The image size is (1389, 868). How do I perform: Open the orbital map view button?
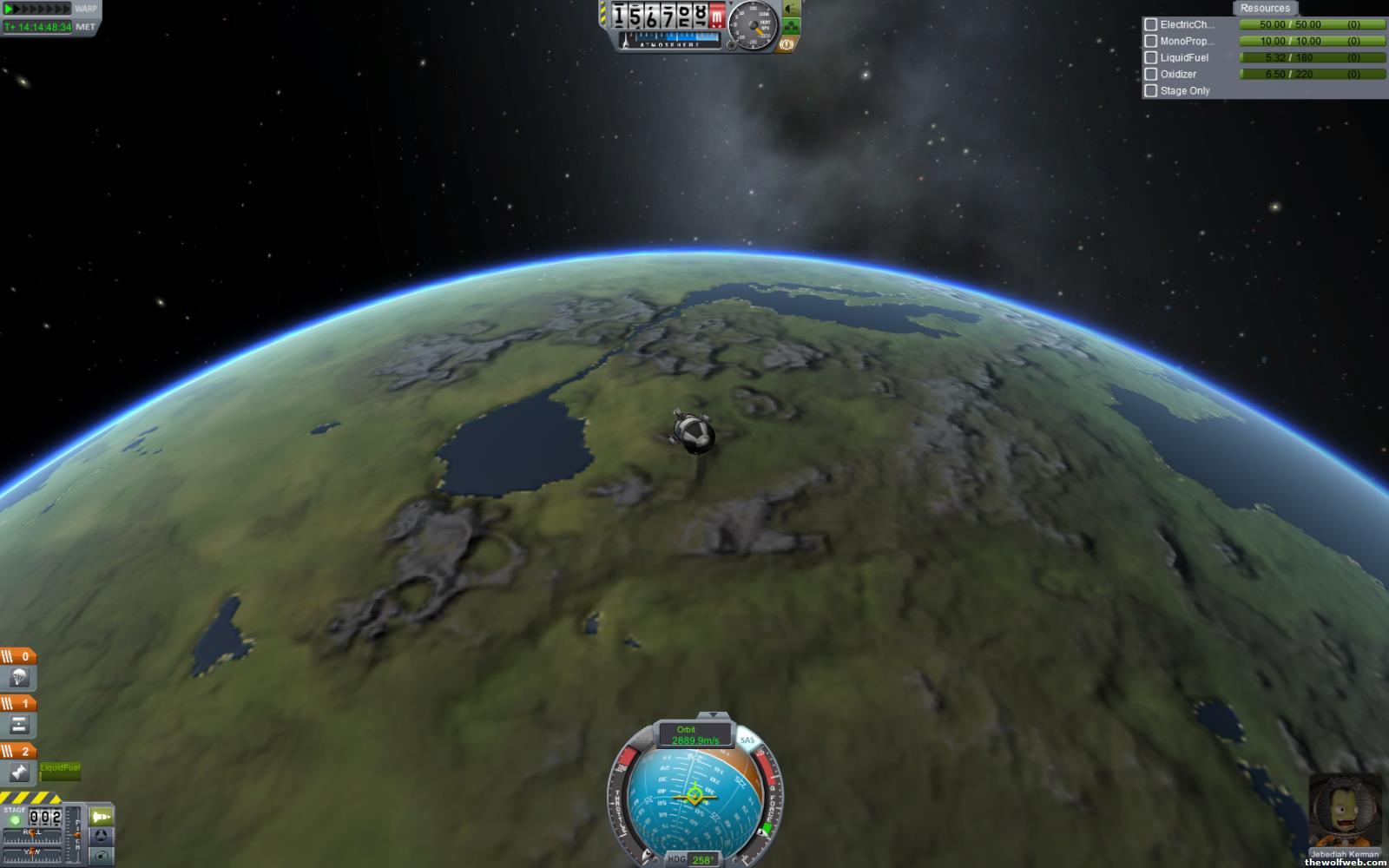102,857
